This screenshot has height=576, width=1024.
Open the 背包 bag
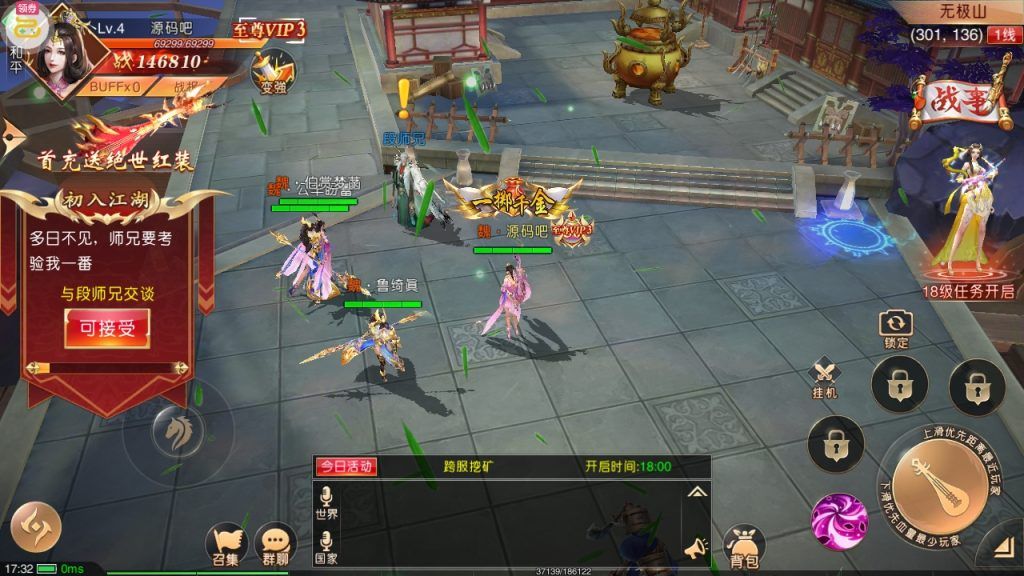[743, 545]
